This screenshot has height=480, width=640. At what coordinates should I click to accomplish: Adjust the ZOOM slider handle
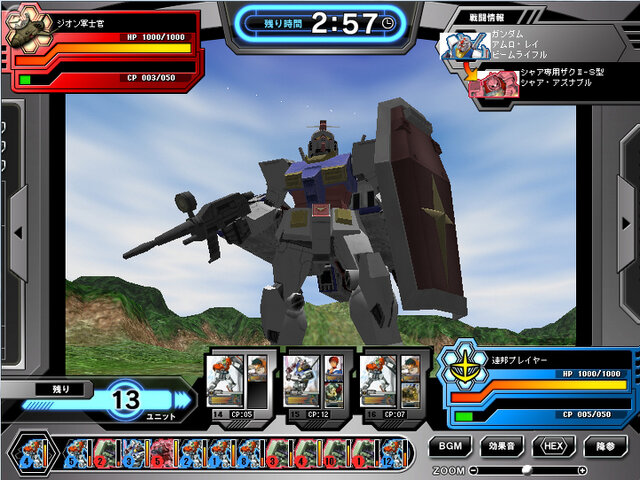[x=526, y=469]
